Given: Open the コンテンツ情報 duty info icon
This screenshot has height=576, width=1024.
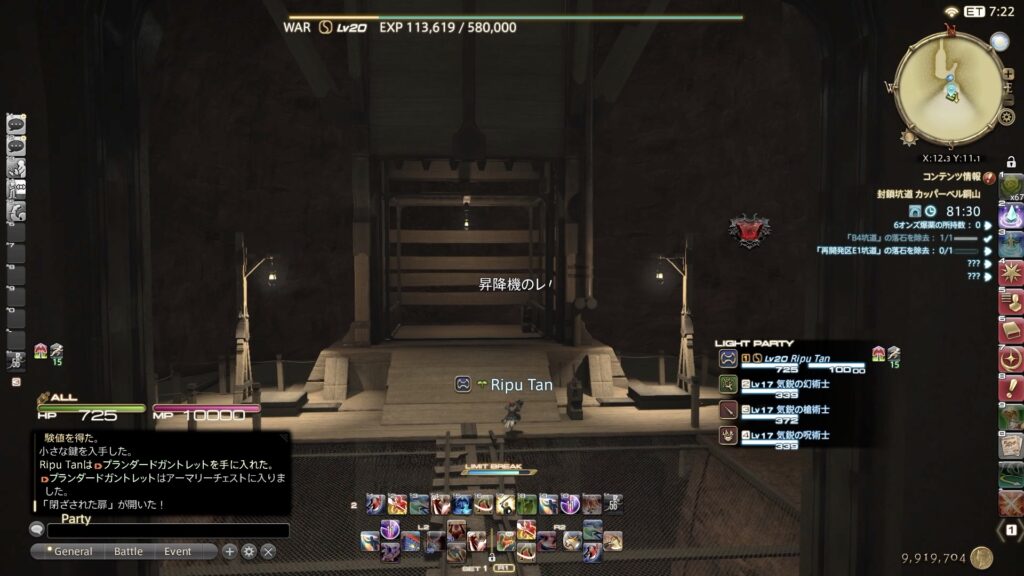Looking at the screenshot, I should pos(989,177).
